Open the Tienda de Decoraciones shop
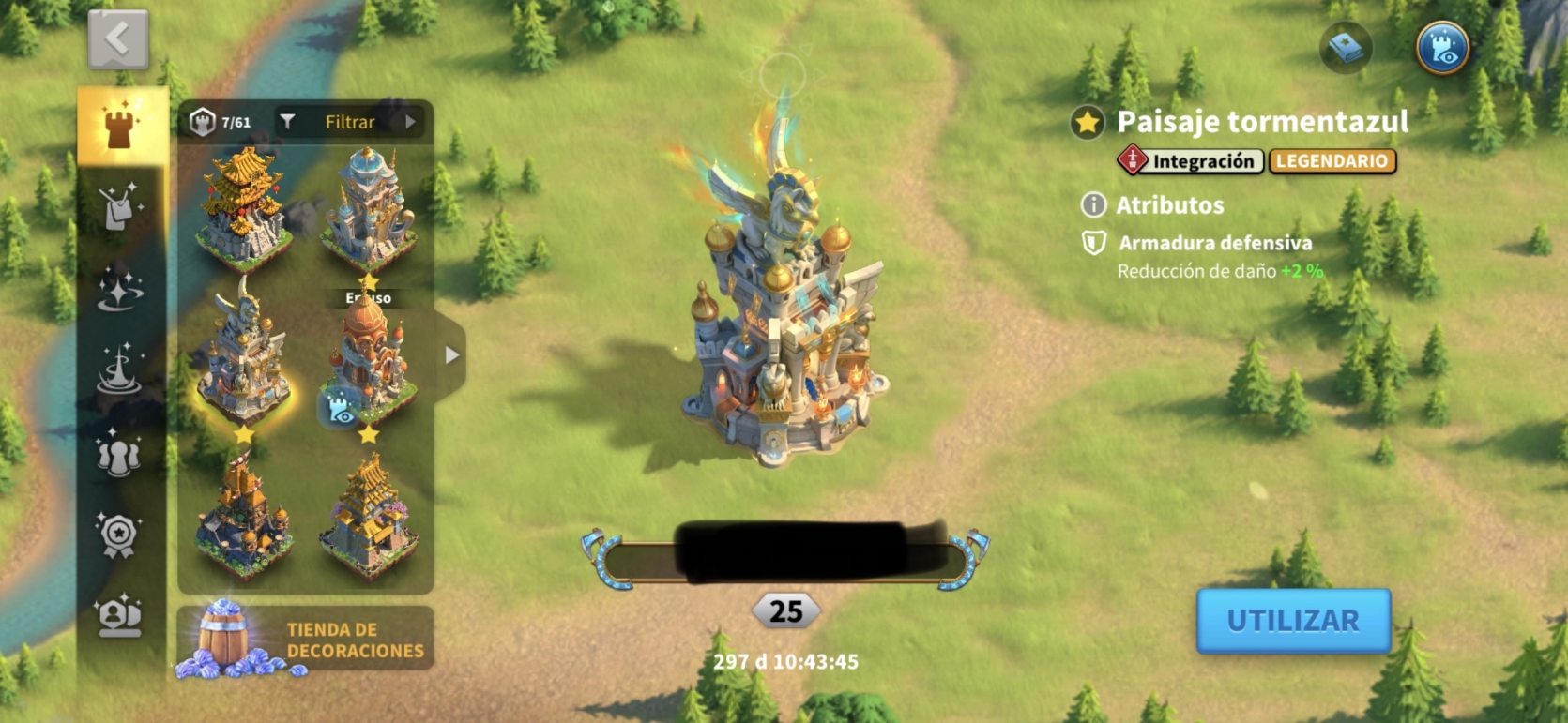Image resolution: width=1568 pixels, height=723 pixels. click(x=305, y=639)
